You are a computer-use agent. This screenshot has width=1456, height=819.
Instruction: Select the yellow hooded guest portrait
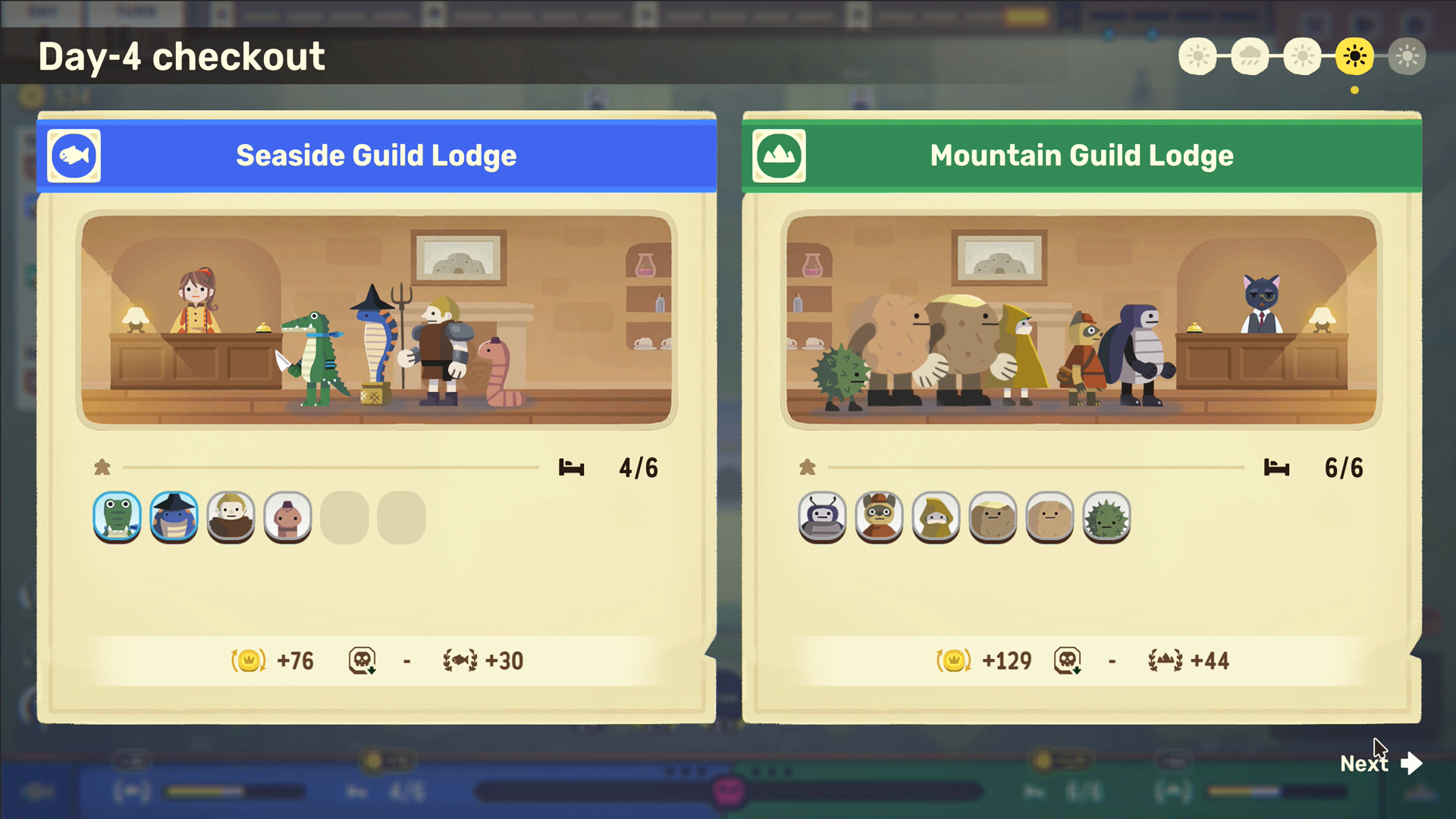tap(936, 517)
